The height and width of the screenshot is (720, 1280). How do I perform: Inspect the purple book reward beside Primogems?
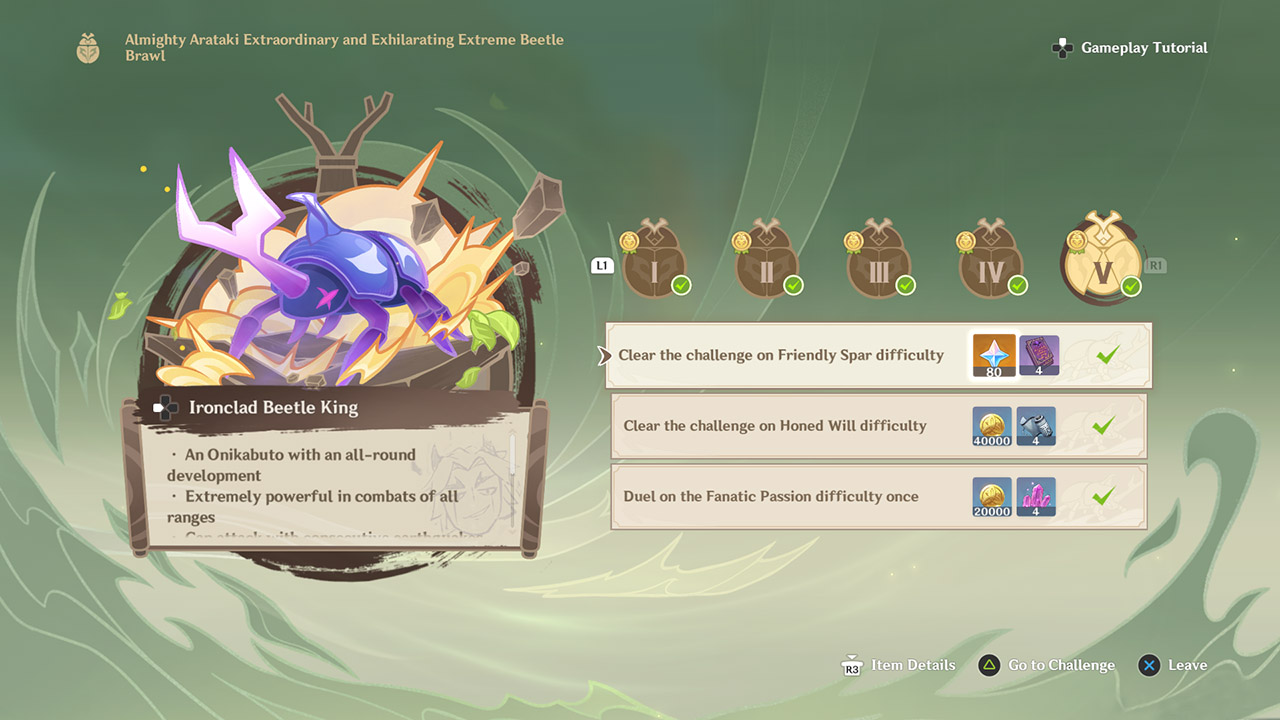[1039, 356]
